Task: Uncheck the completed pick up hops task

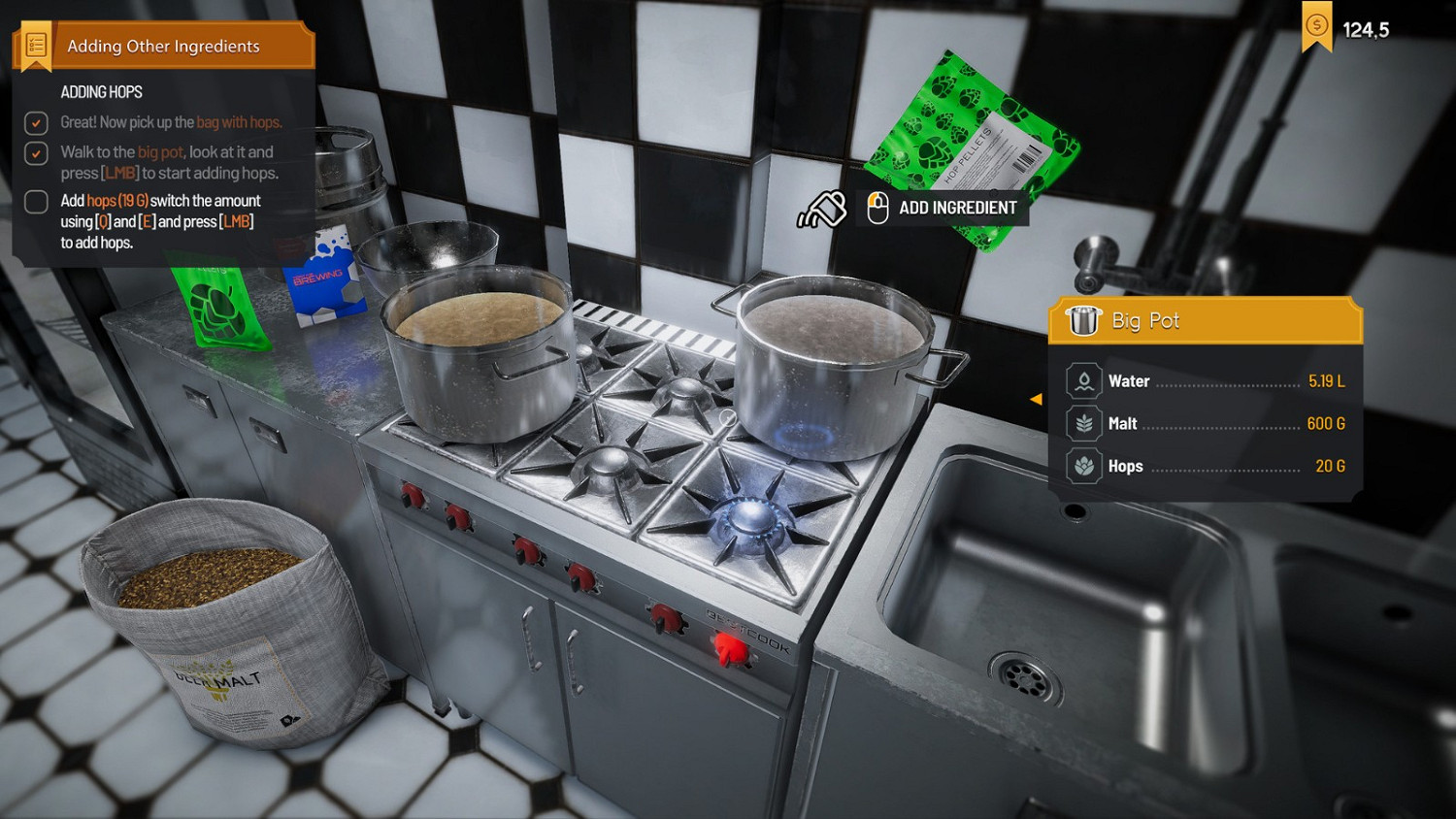Action: click(36, 123)
